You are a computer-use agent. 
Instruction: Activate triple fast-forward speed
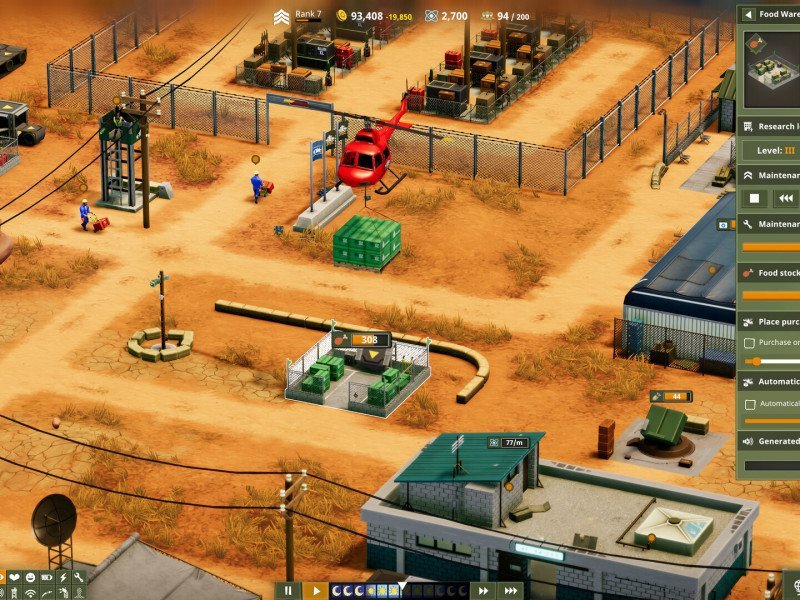coord(510,590)
